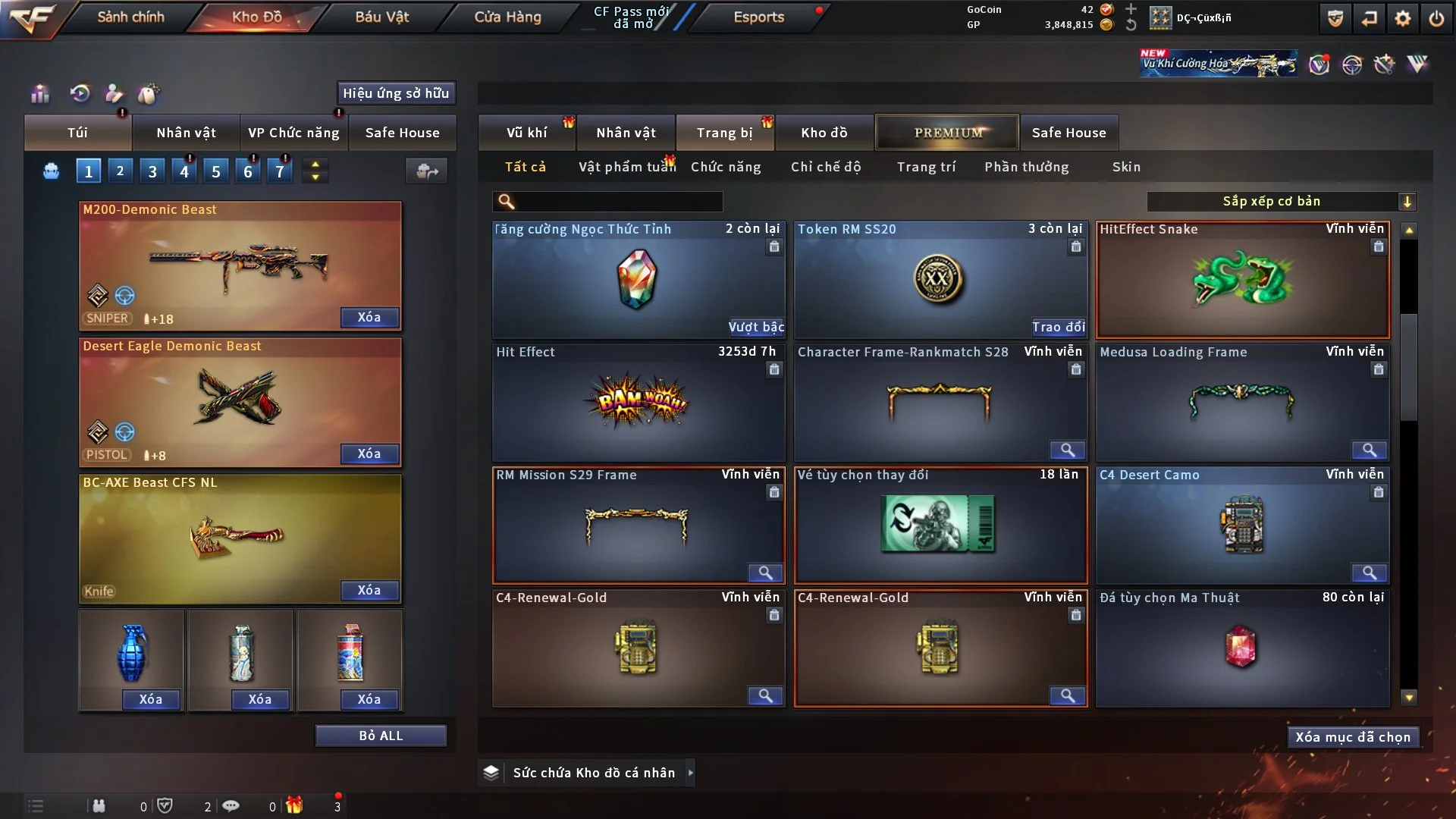Viewport: 1456px width, 819px height.
Task: Switch to the Vũ khí tab
Action: [526, 133]
